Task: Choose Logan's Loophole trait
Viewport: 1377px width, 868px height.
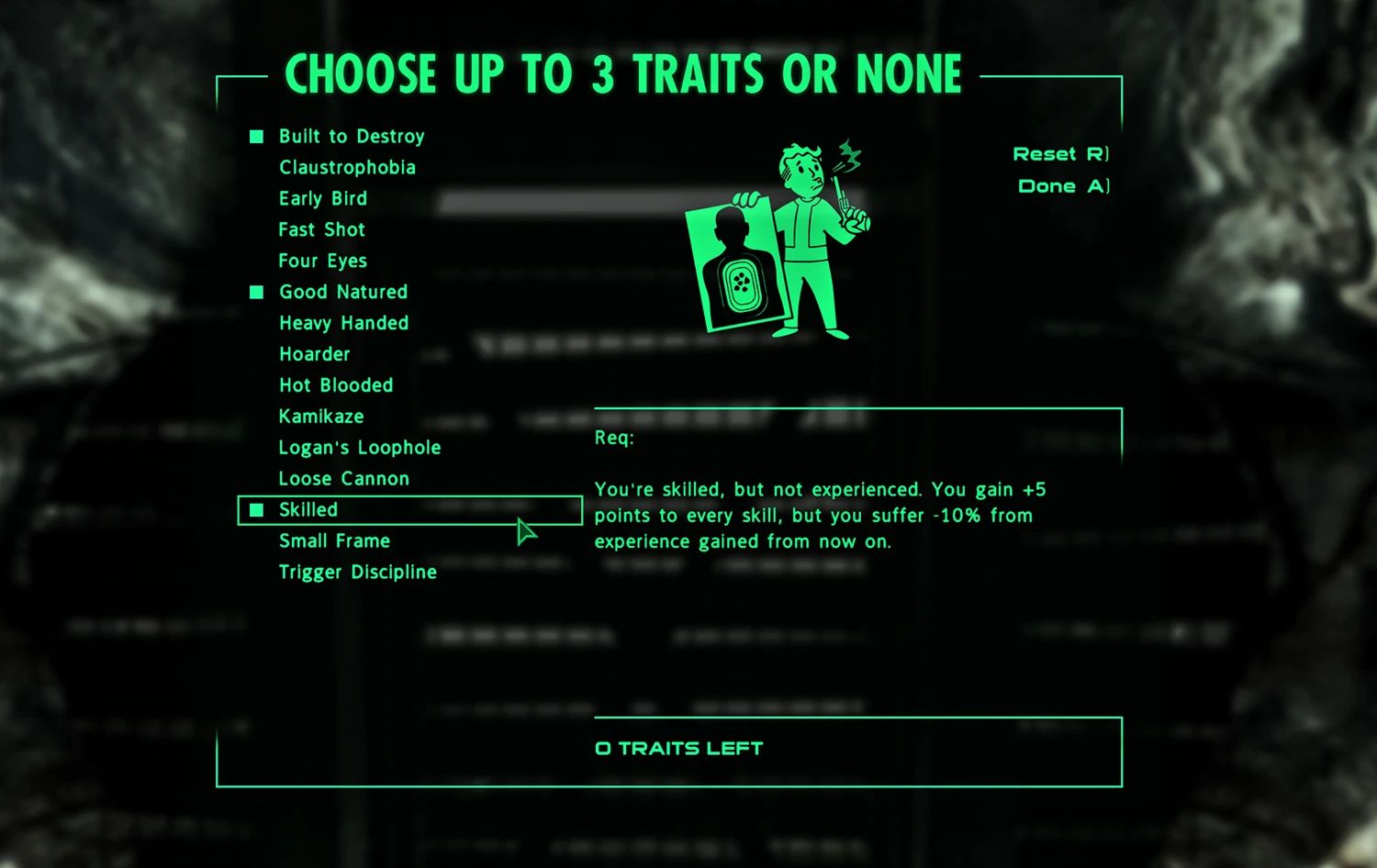Action: coord(359,448)
